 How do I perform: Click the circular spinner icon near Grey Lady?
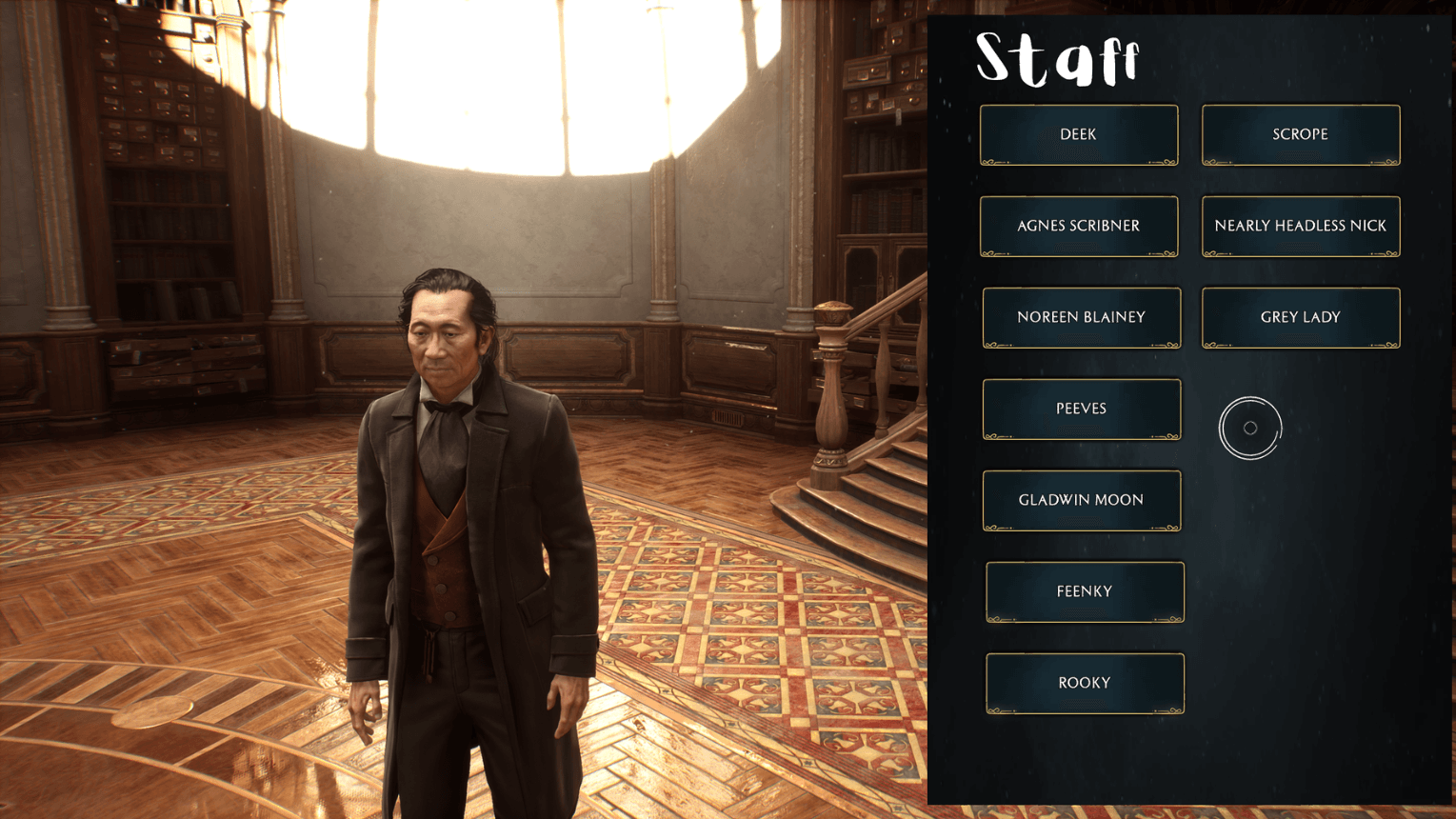pyautogui.click(x=1250, y=429)
